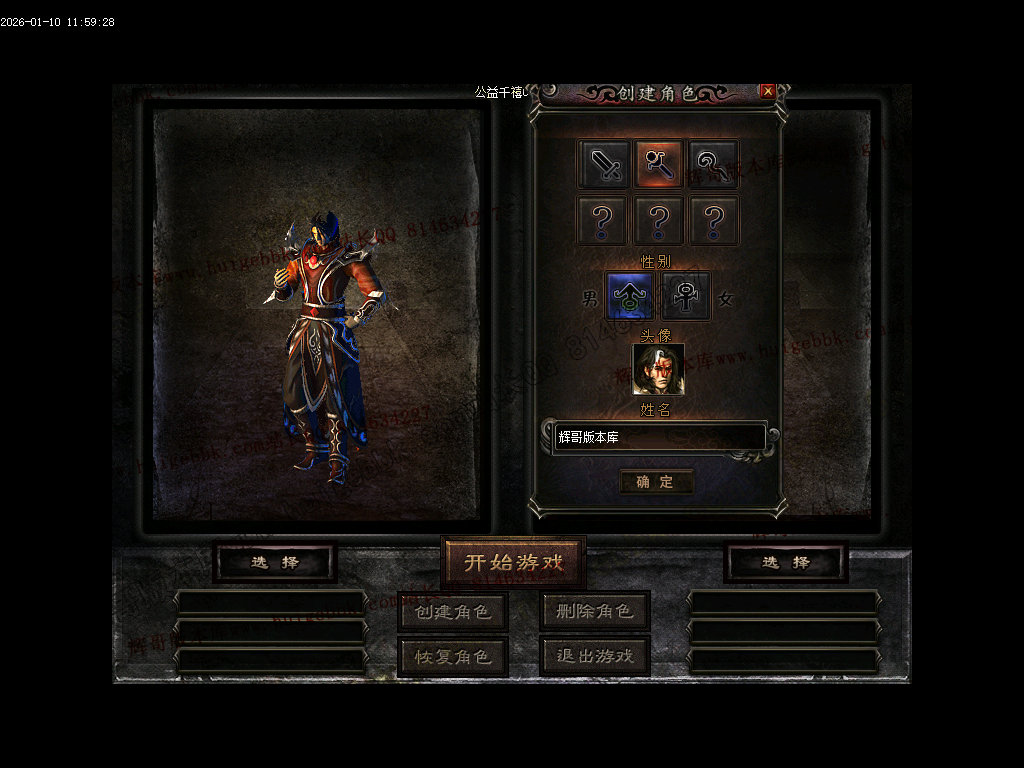The width and height of the screenshot is (1024, 768).
Task: Select the sword warrior class icon
Action: [x=604, y=164]
